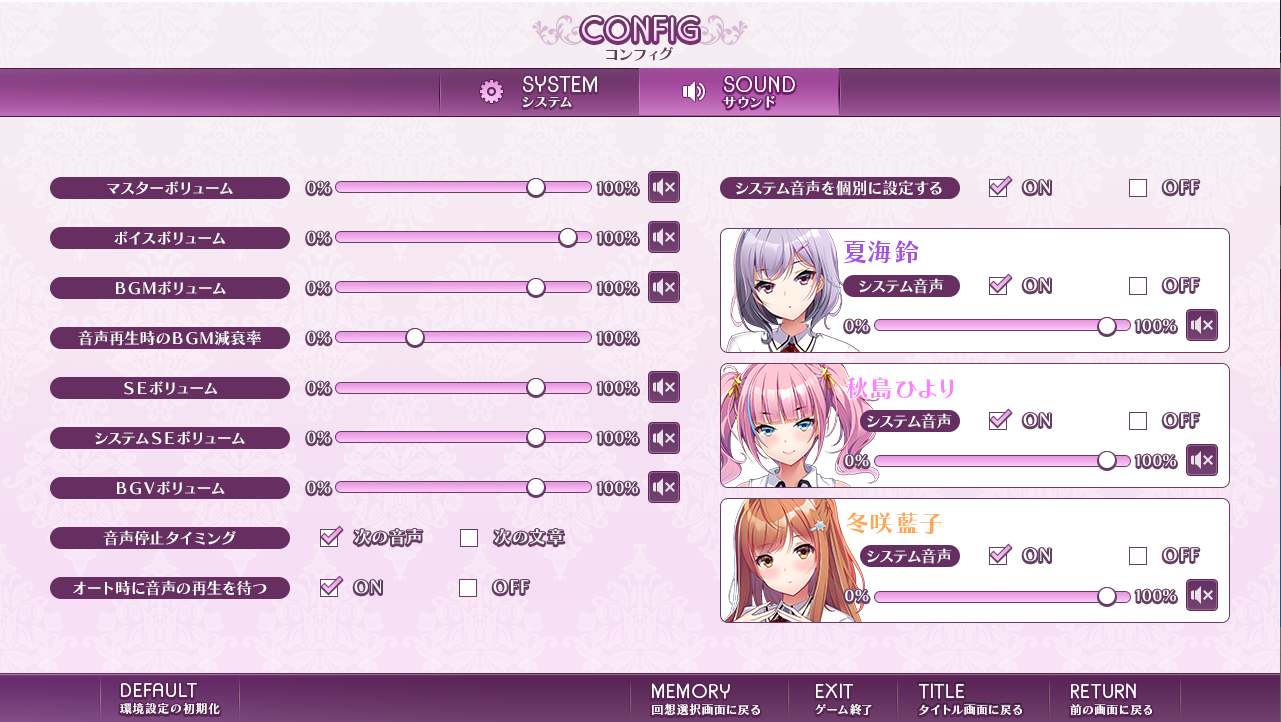This screenshot has width=1281, height=722.
Task: Mute the システムSEボリューム
Action: click(x=663, y=437)
